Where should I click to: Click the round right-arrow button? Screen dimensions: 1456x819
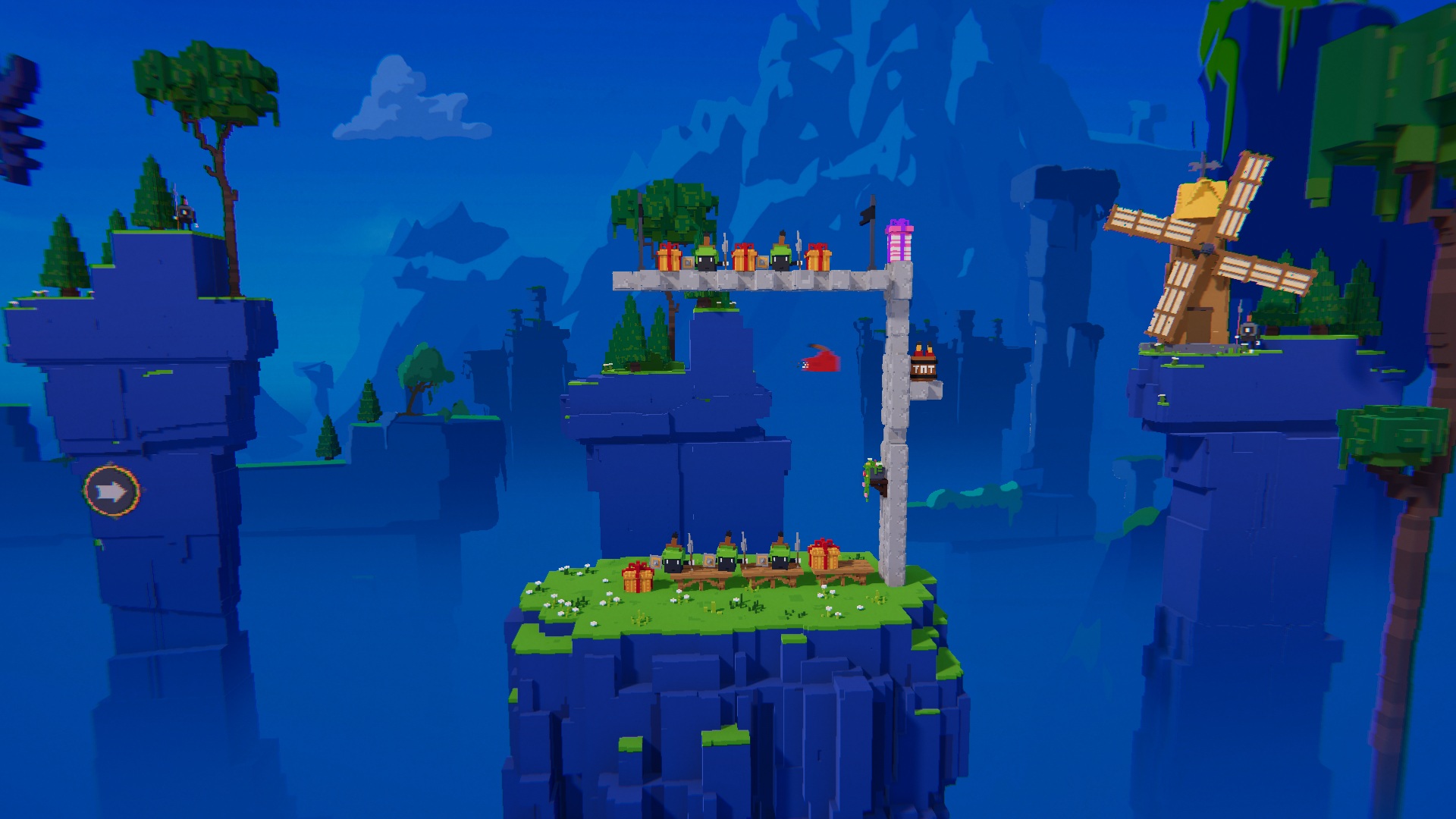pos(112,492)
